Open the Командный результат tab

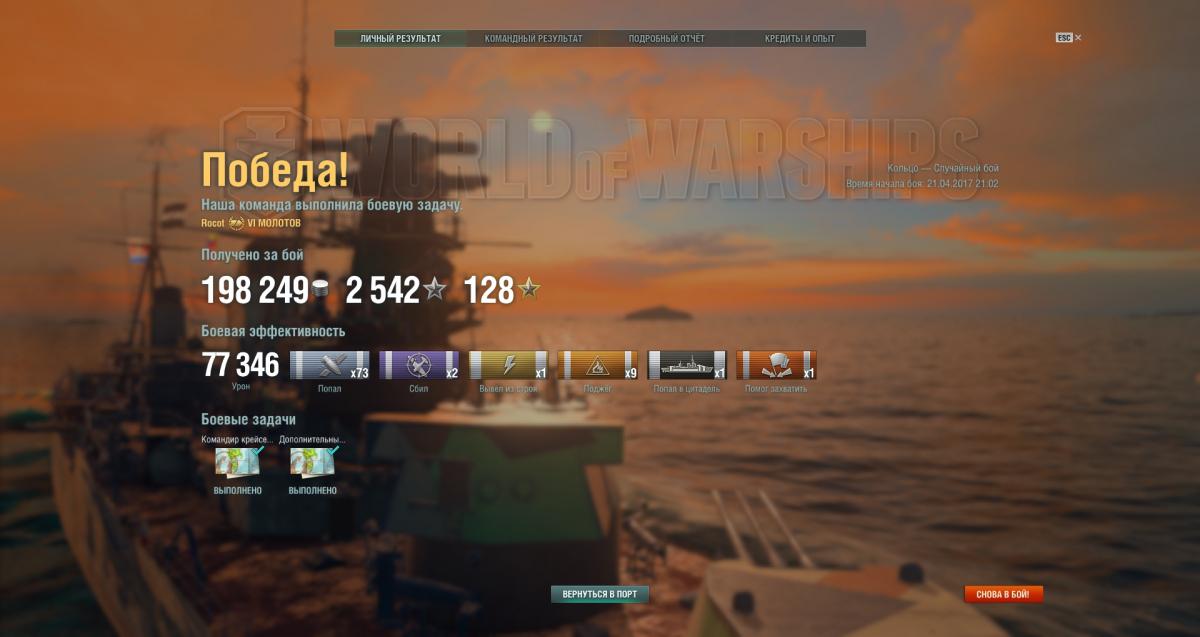[533, 39]
